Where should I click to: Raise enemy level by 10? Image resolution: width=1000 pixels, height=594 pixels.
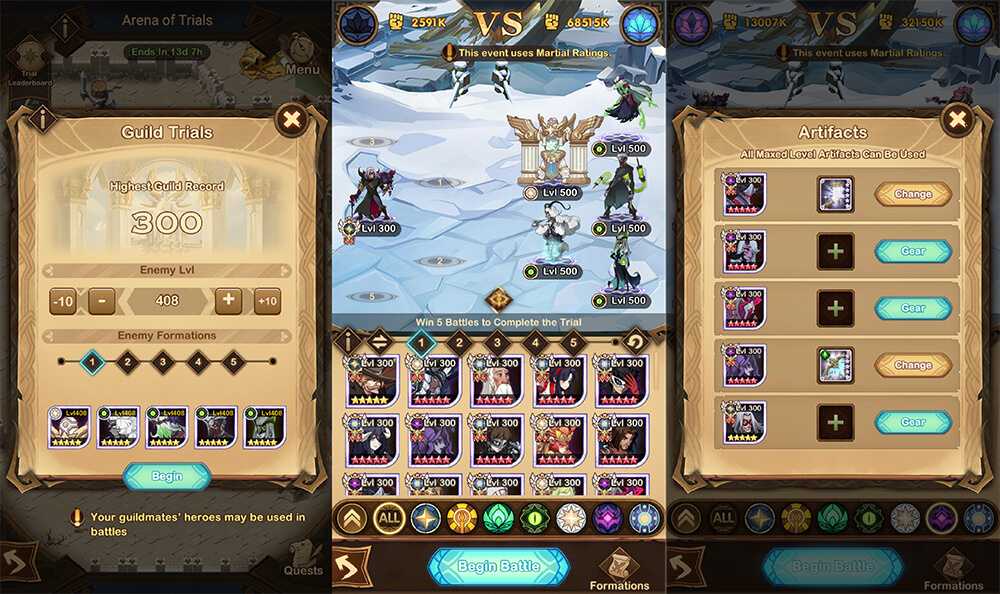click(267, 301)
